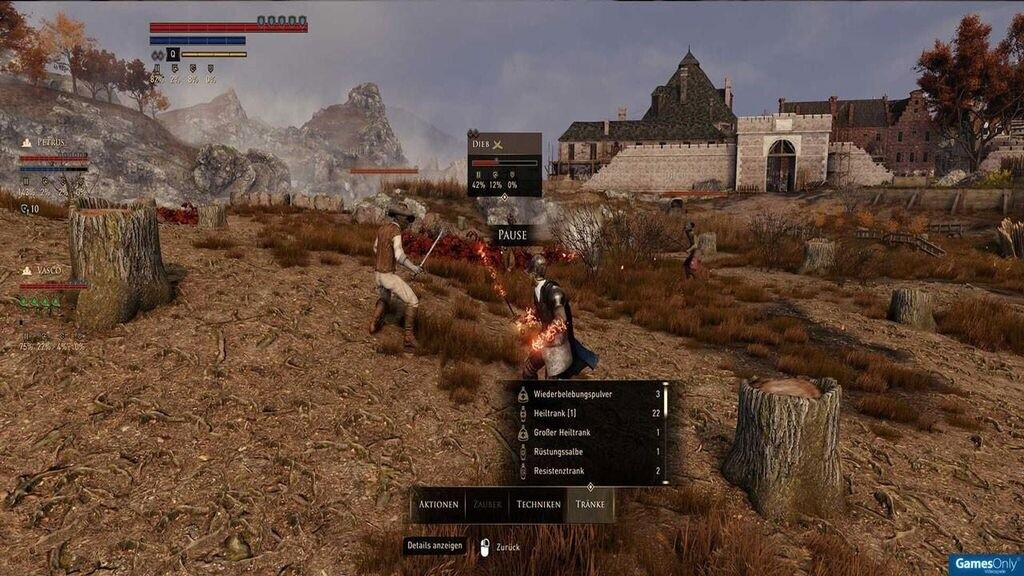Open the Zauber tab
The width and height of the screenshot is (1024, 576).
coord(488,504)
